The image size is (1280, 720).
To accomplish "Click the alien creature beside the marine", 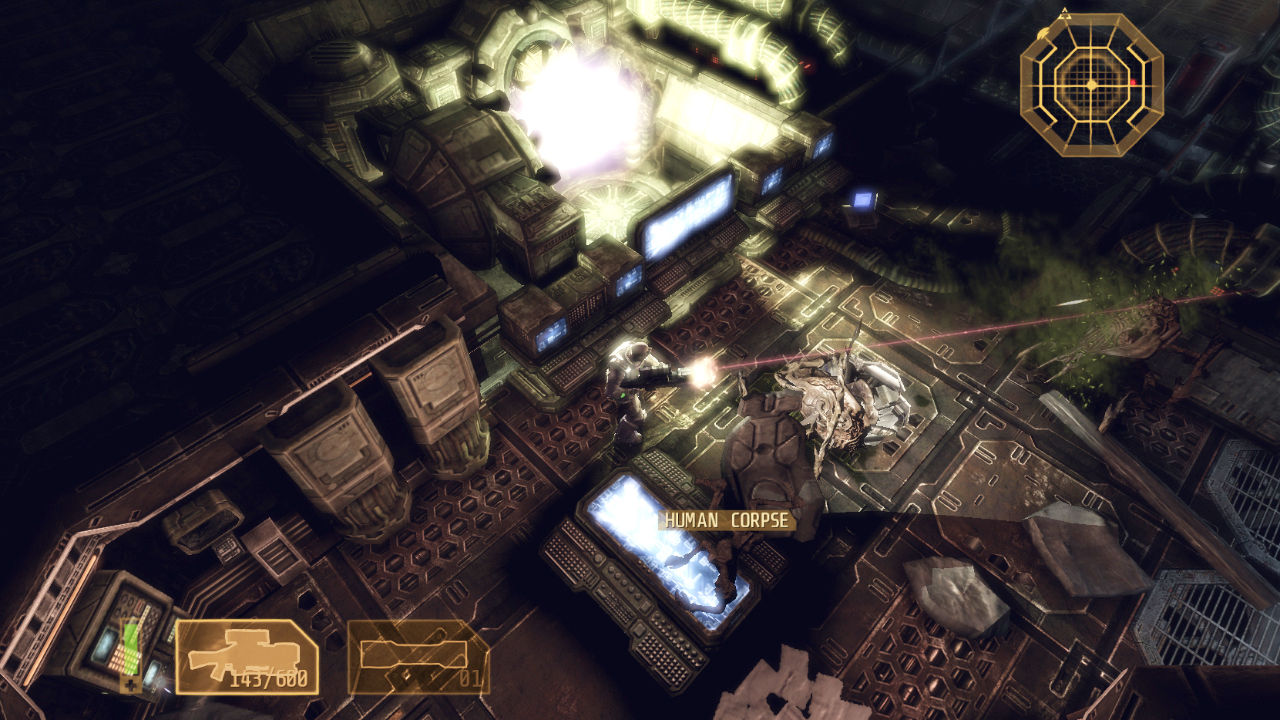I will [845, 400].
